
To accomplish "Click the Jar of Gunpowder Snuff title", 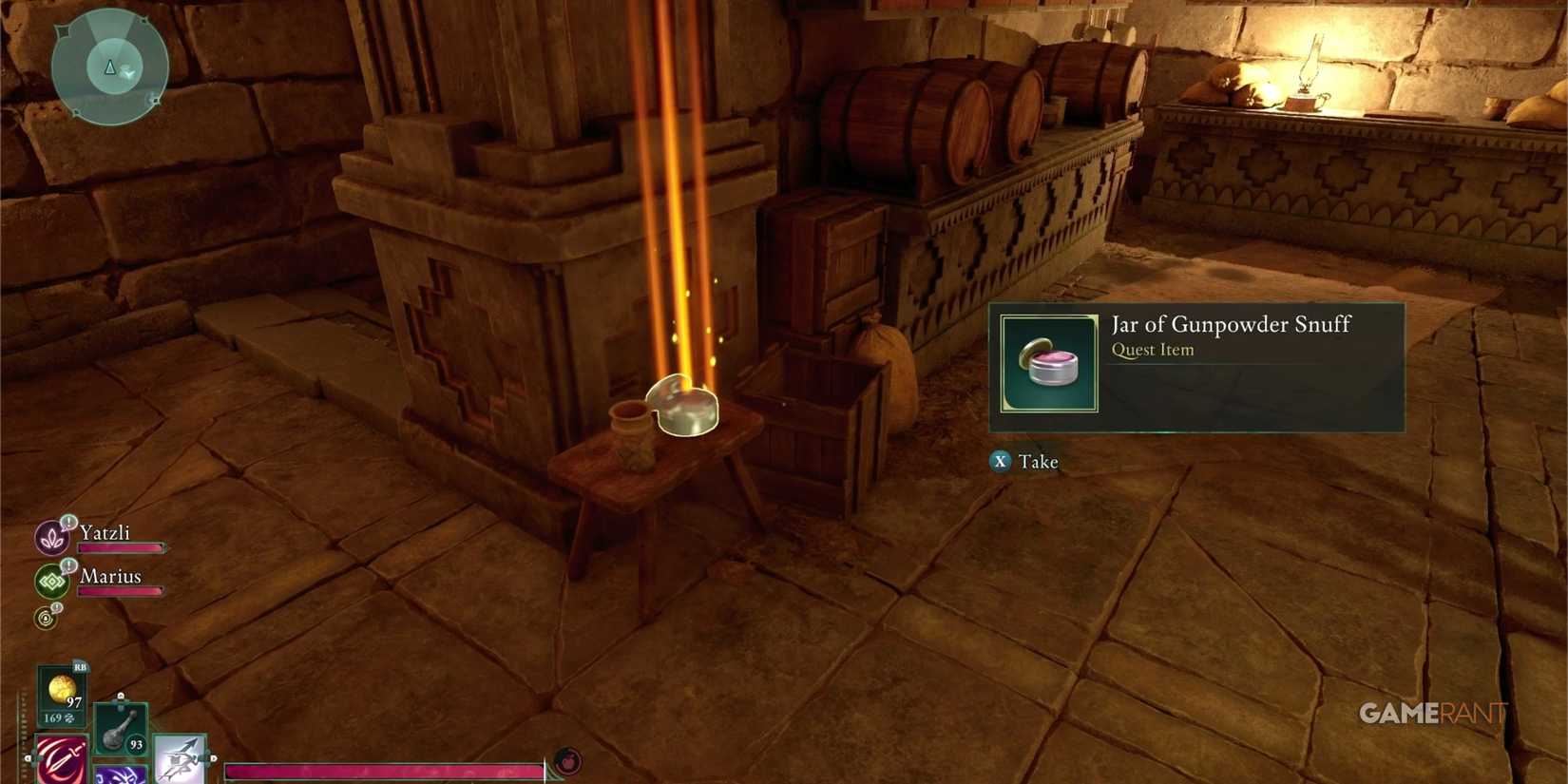I will pos(1231,324).
